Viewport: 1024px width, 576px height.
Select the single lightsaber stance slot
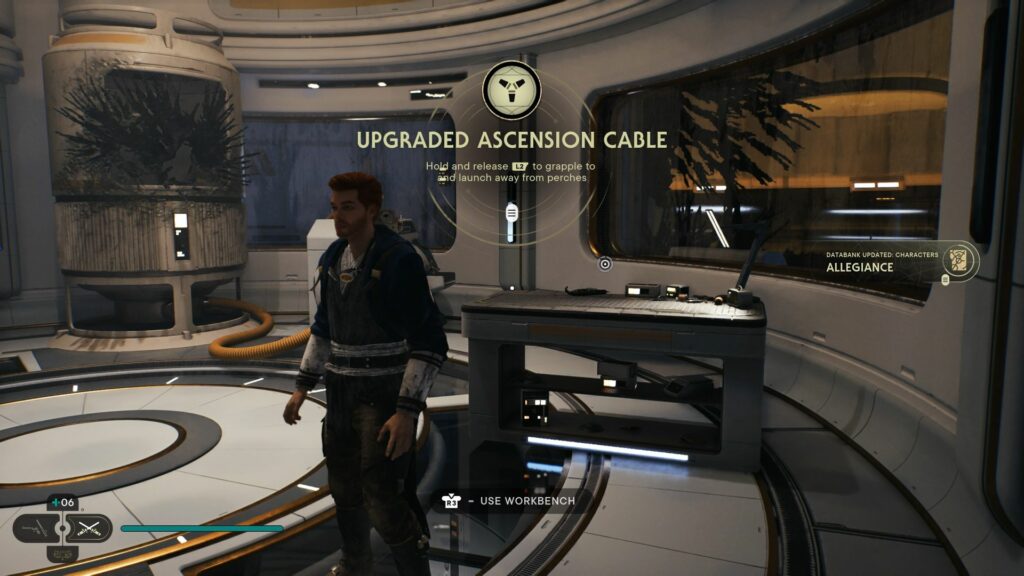click(x=34, y=528)
